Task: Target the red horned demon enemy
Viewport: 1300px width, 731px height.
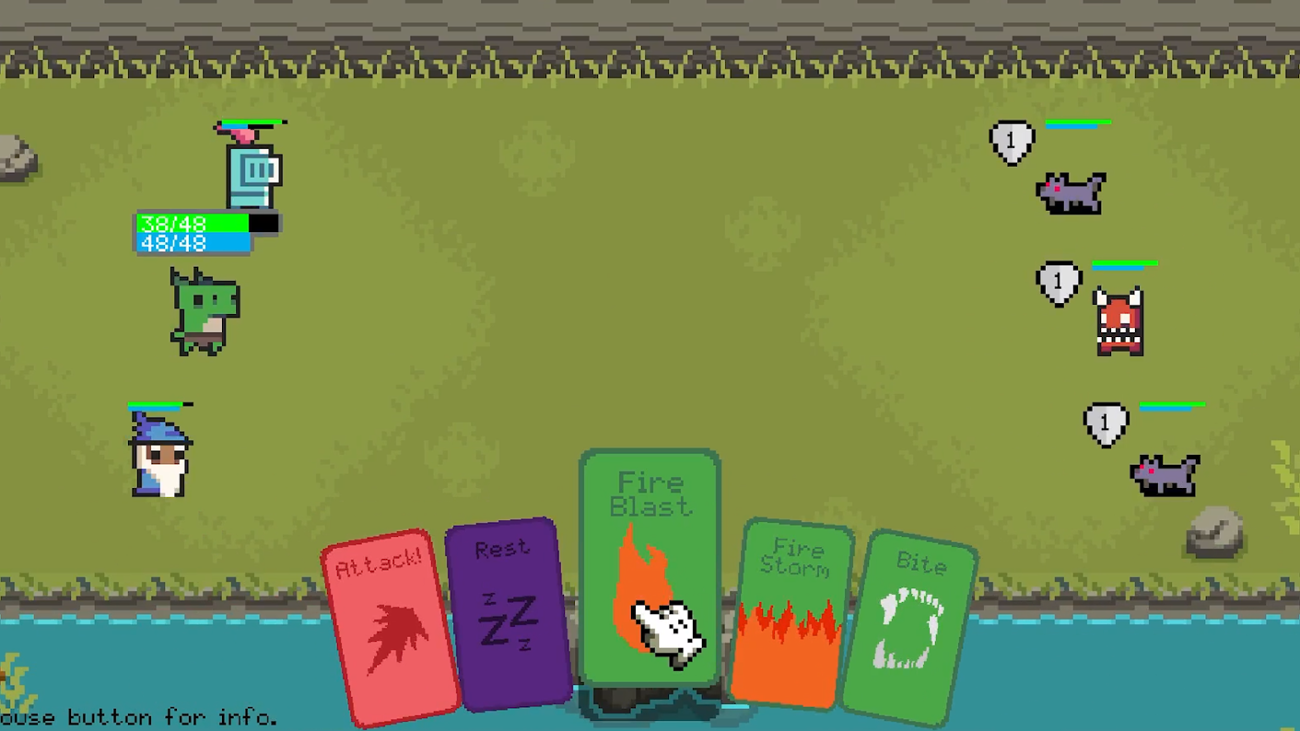Action: point(1120,320)
